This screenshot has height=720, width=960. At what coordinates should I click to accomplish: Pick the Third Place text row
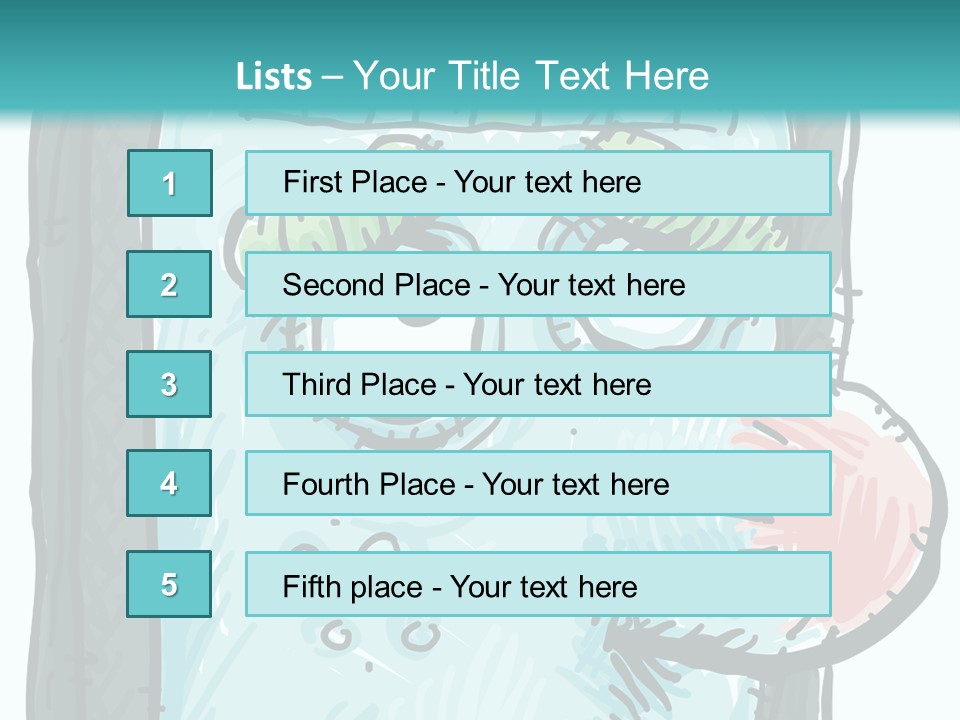(538, 384)
